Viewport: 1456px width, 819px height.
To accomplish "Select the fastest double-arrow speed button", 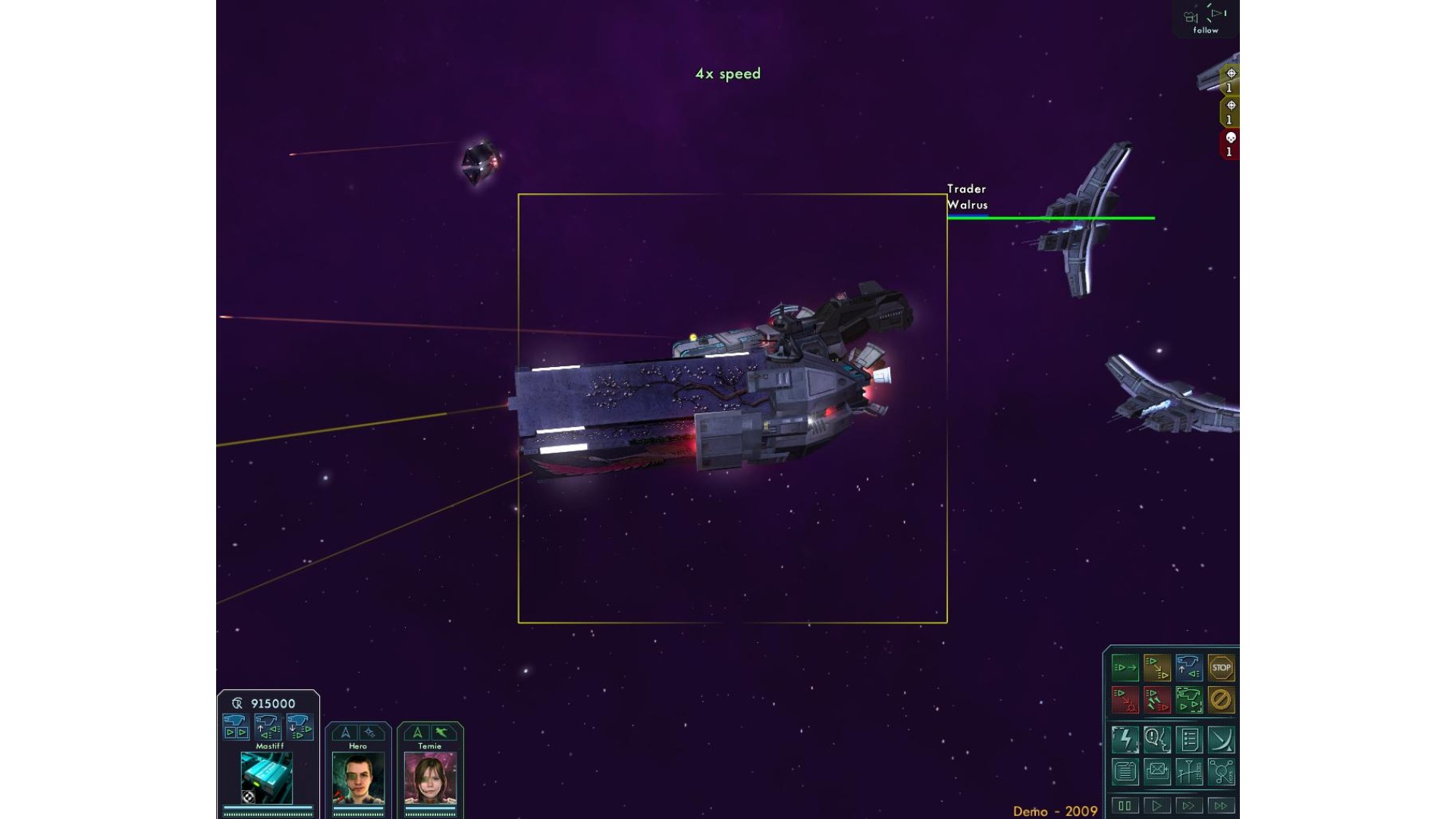I will click(1221, 806).
